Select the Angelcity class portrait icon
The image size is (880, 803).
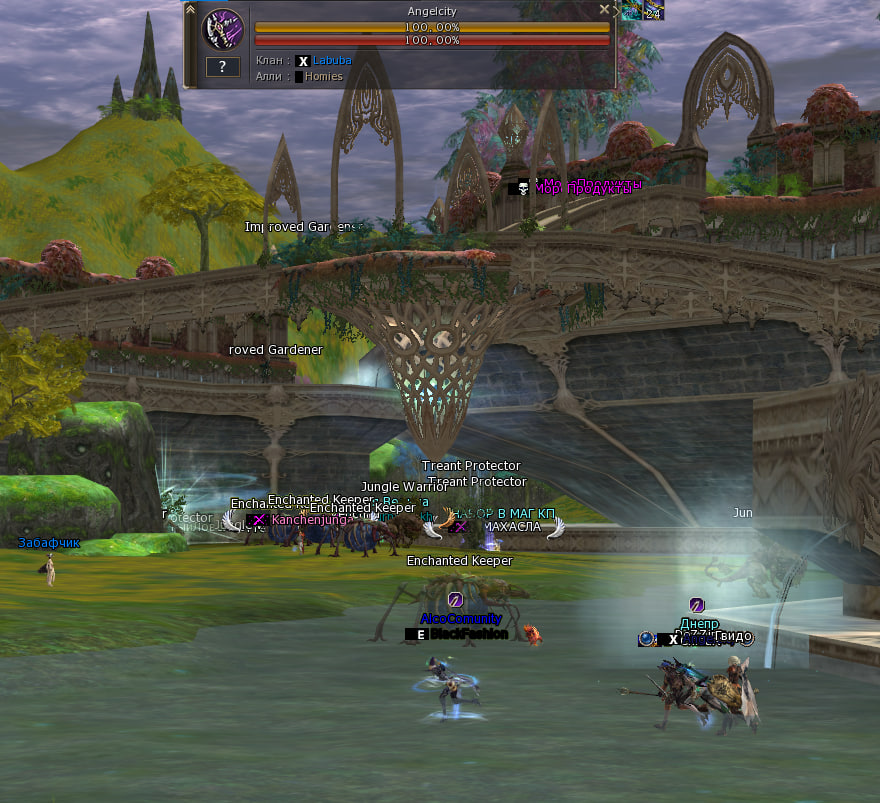pyautogui.click(x=222, y=29)
